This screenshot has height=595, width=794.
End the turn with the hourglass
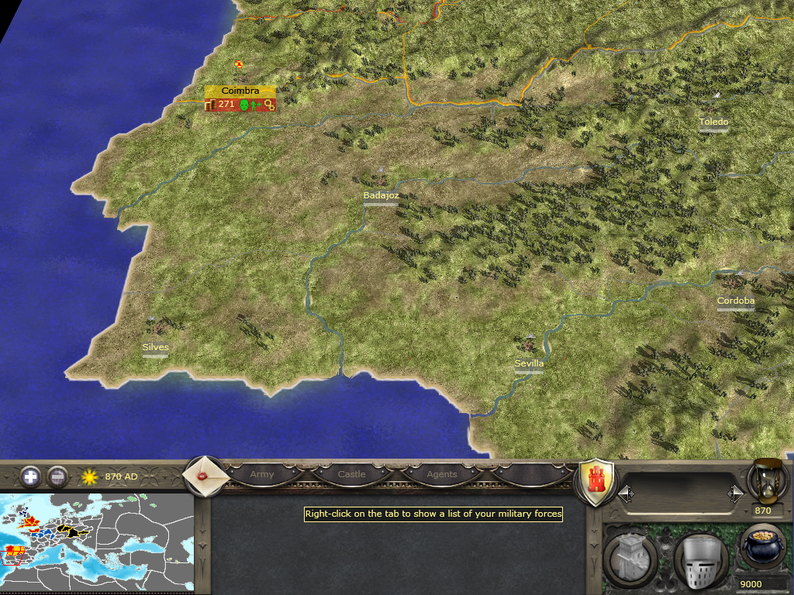coord(767,482)
